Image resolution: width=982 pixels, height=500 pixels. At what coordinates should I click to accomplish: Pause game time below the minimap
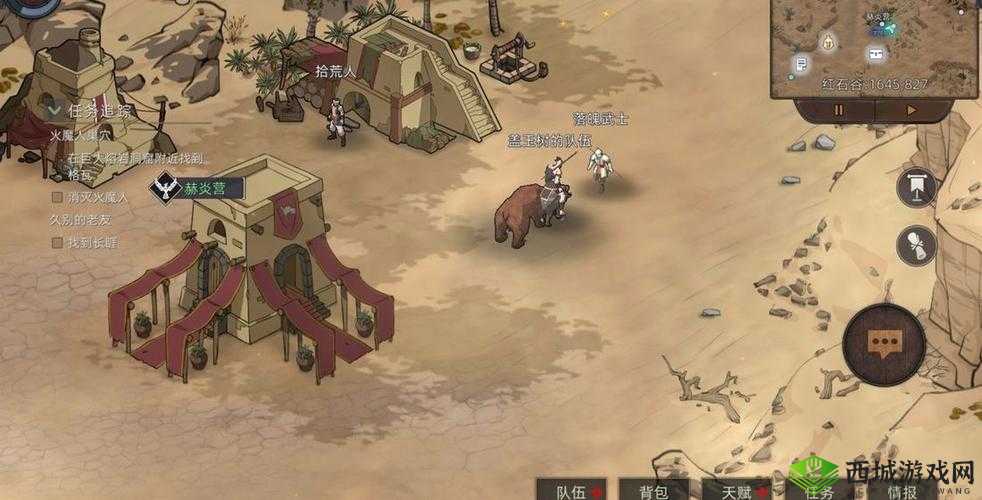point(838,110)
